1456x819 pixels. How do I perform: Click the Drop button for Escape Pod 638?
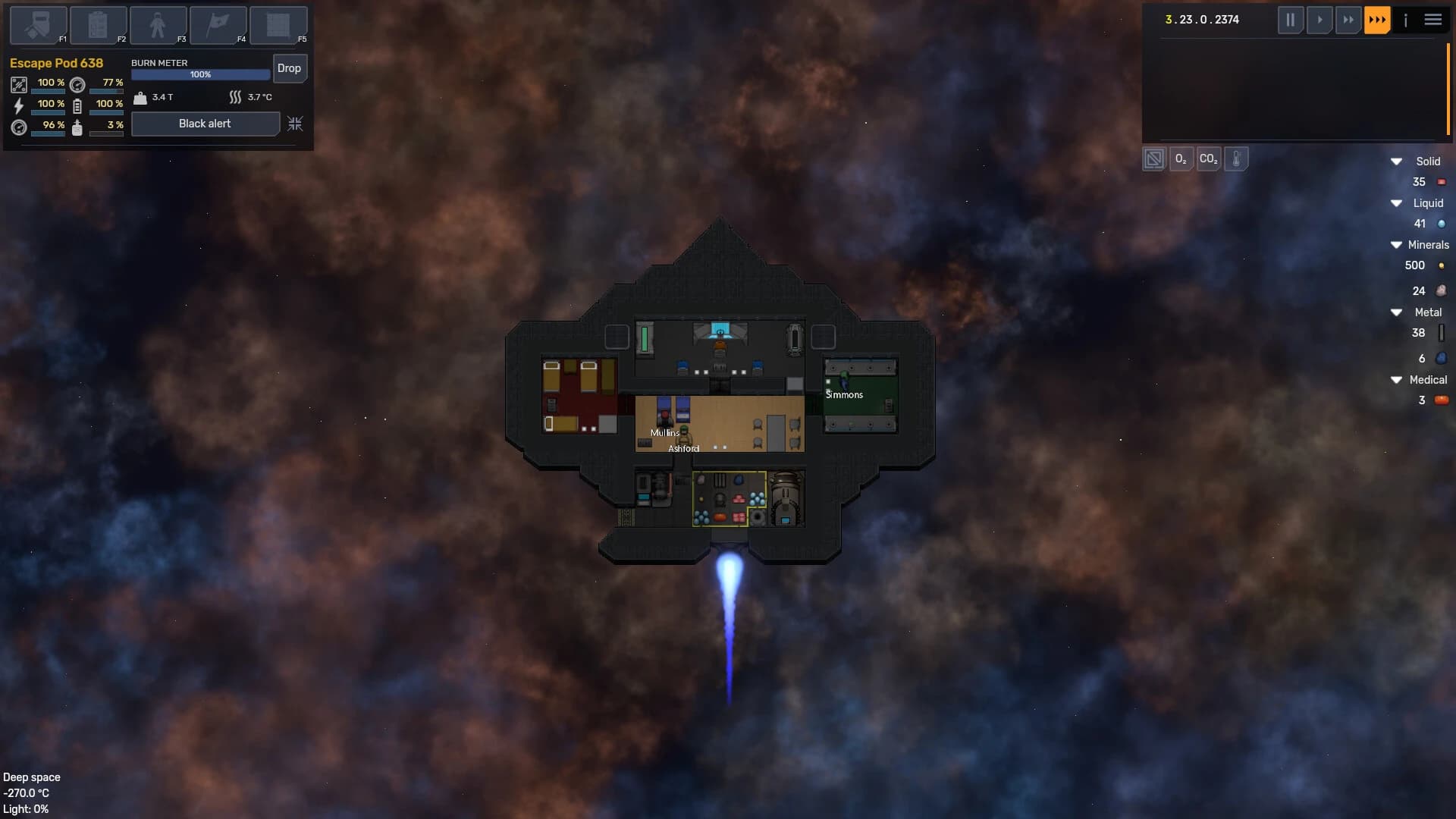click(x=290, y=68)
